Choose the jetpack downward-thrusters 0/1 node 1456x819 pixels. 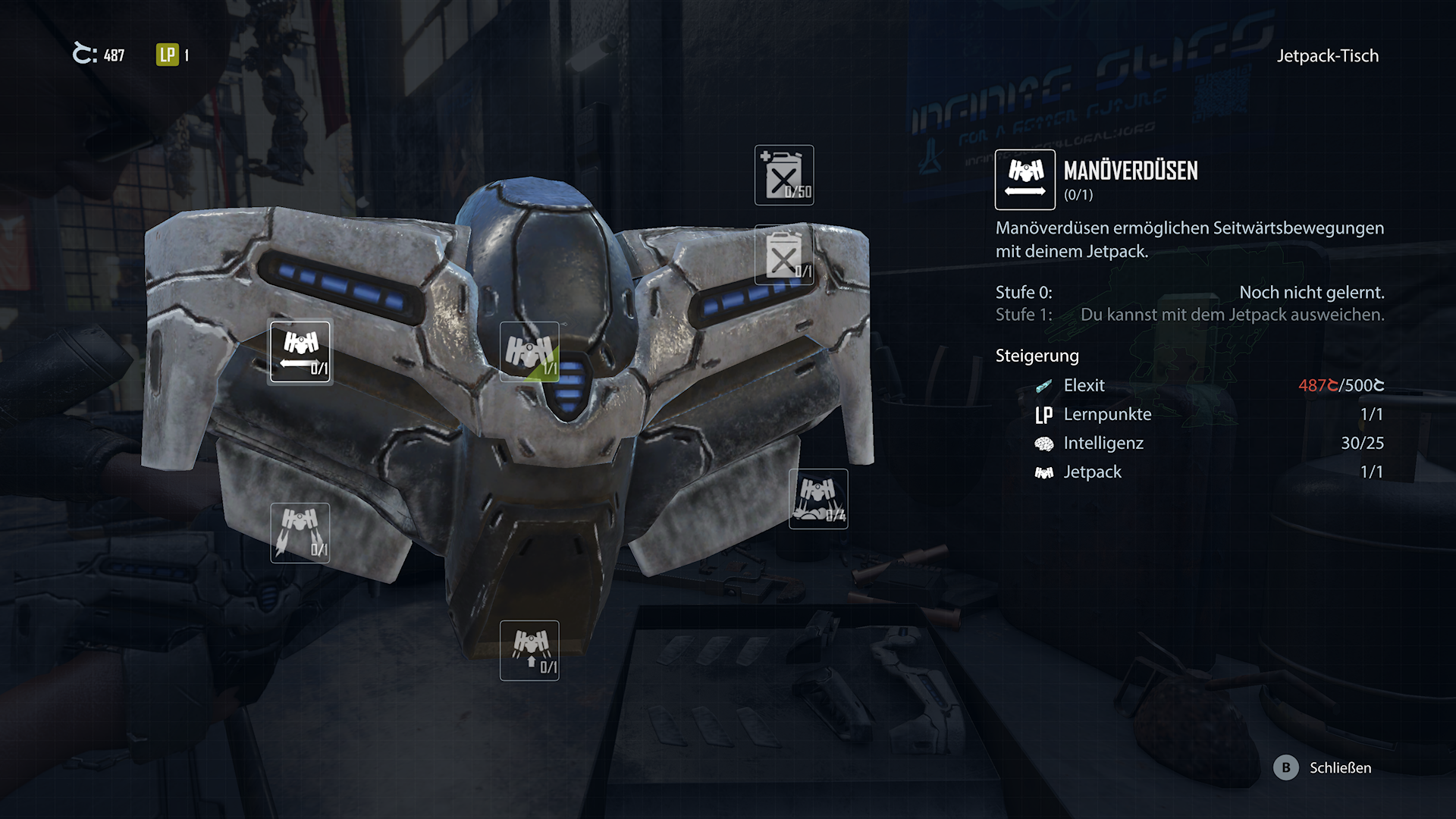pos(300,533)
